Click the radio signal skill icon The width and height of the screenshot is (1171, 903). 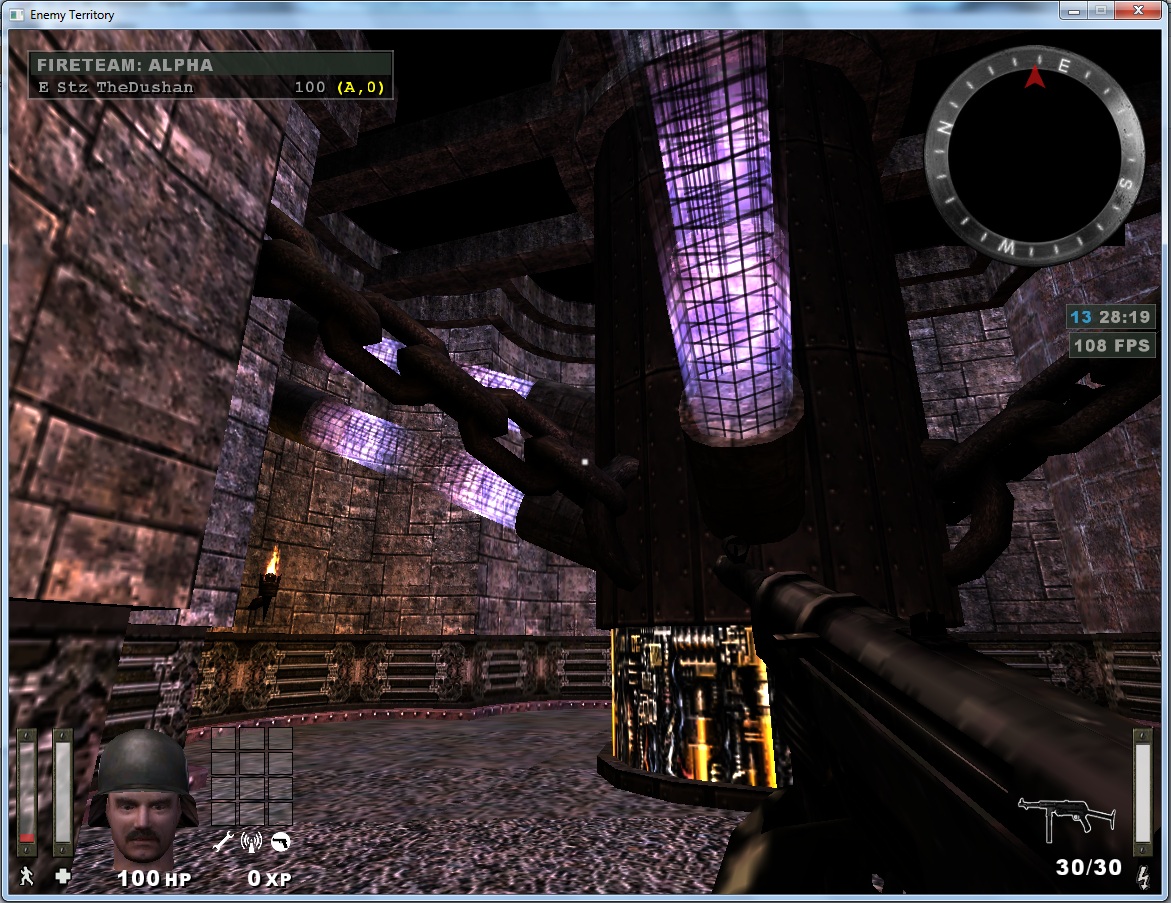pos(252,842)
